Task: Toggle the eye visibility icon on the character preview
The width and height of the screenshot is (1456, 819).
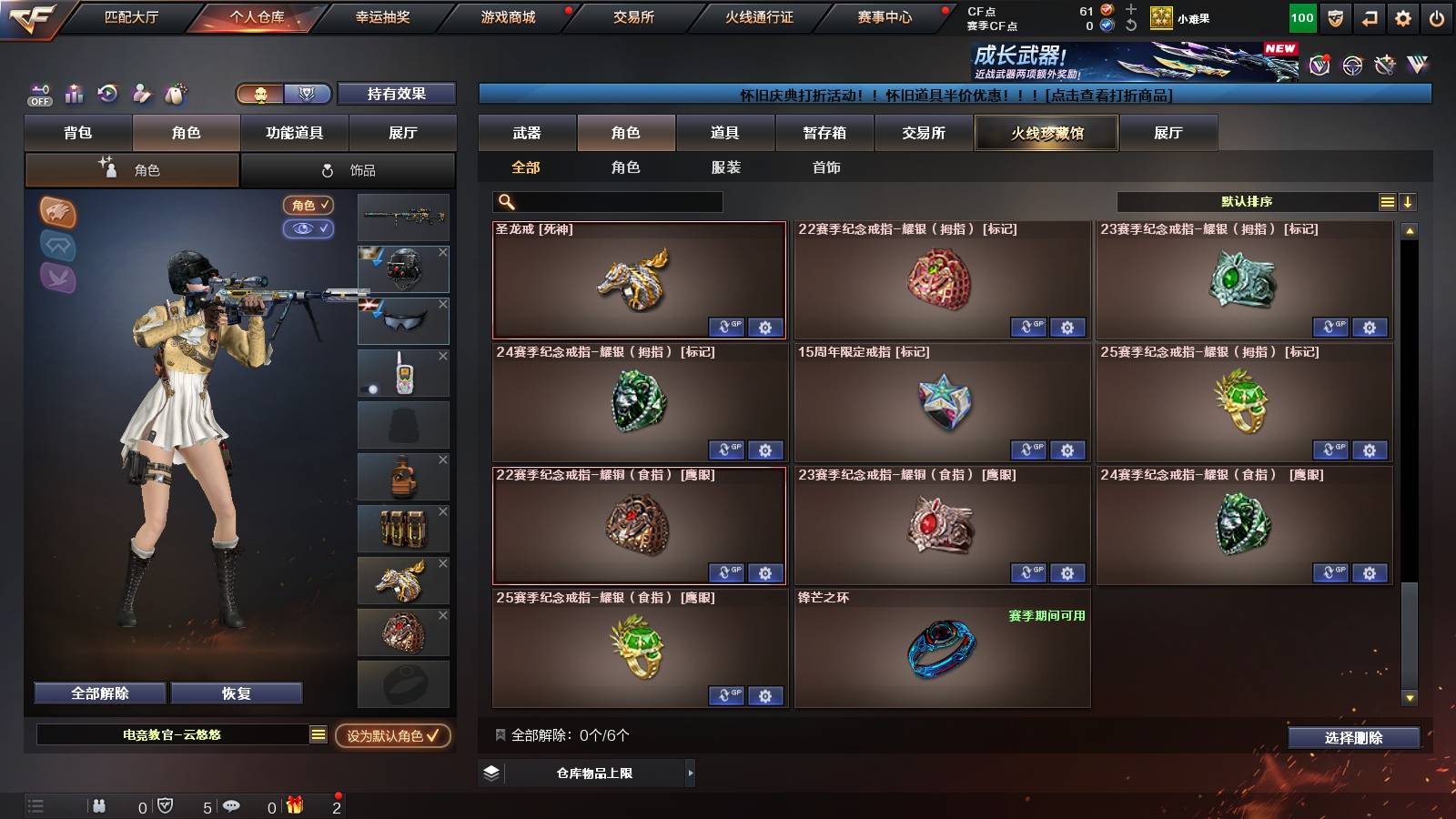Action: (310, 229)
